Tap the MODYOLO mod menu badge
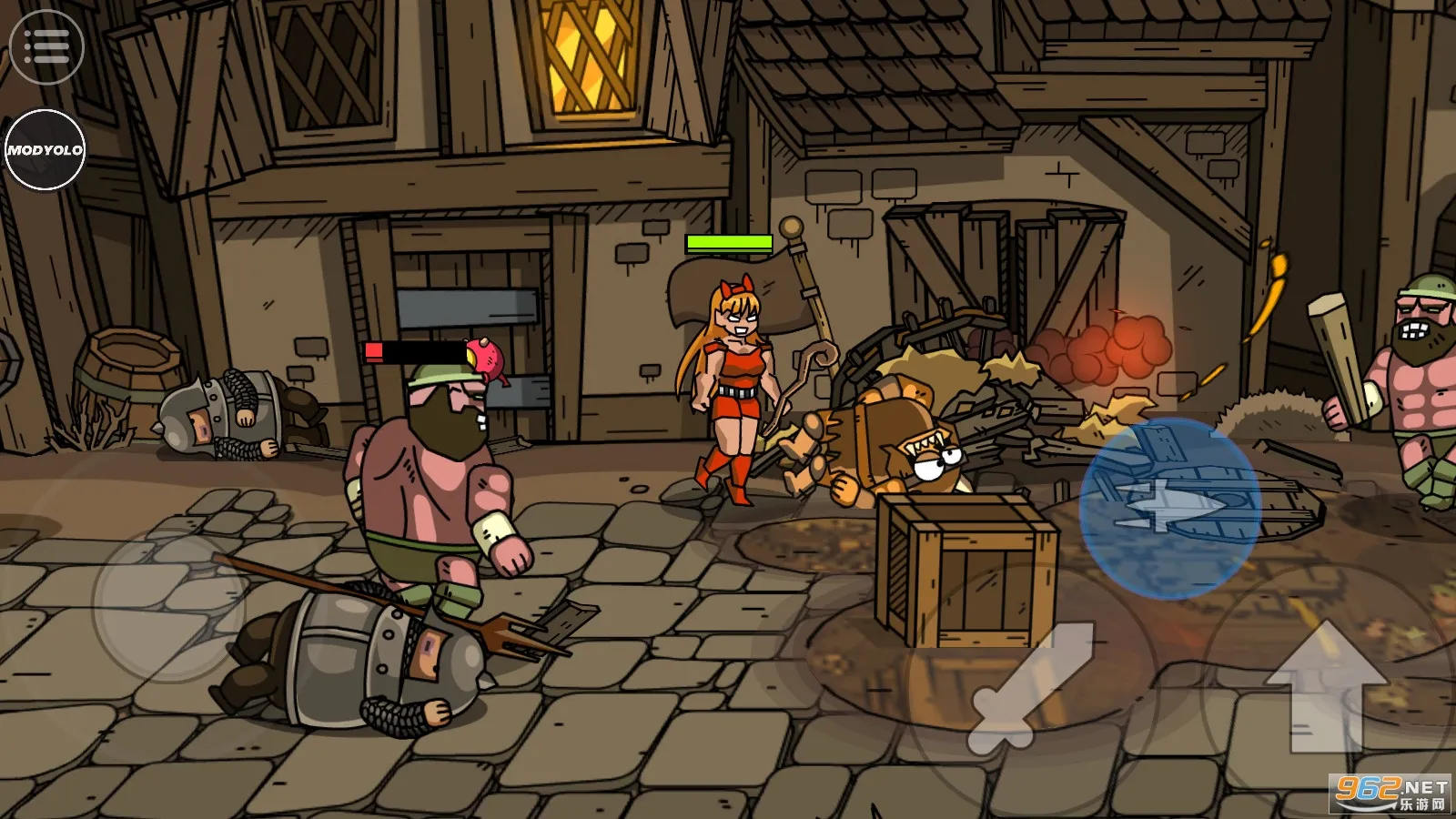Screen dimensions: 1456x819 (45, 150)
